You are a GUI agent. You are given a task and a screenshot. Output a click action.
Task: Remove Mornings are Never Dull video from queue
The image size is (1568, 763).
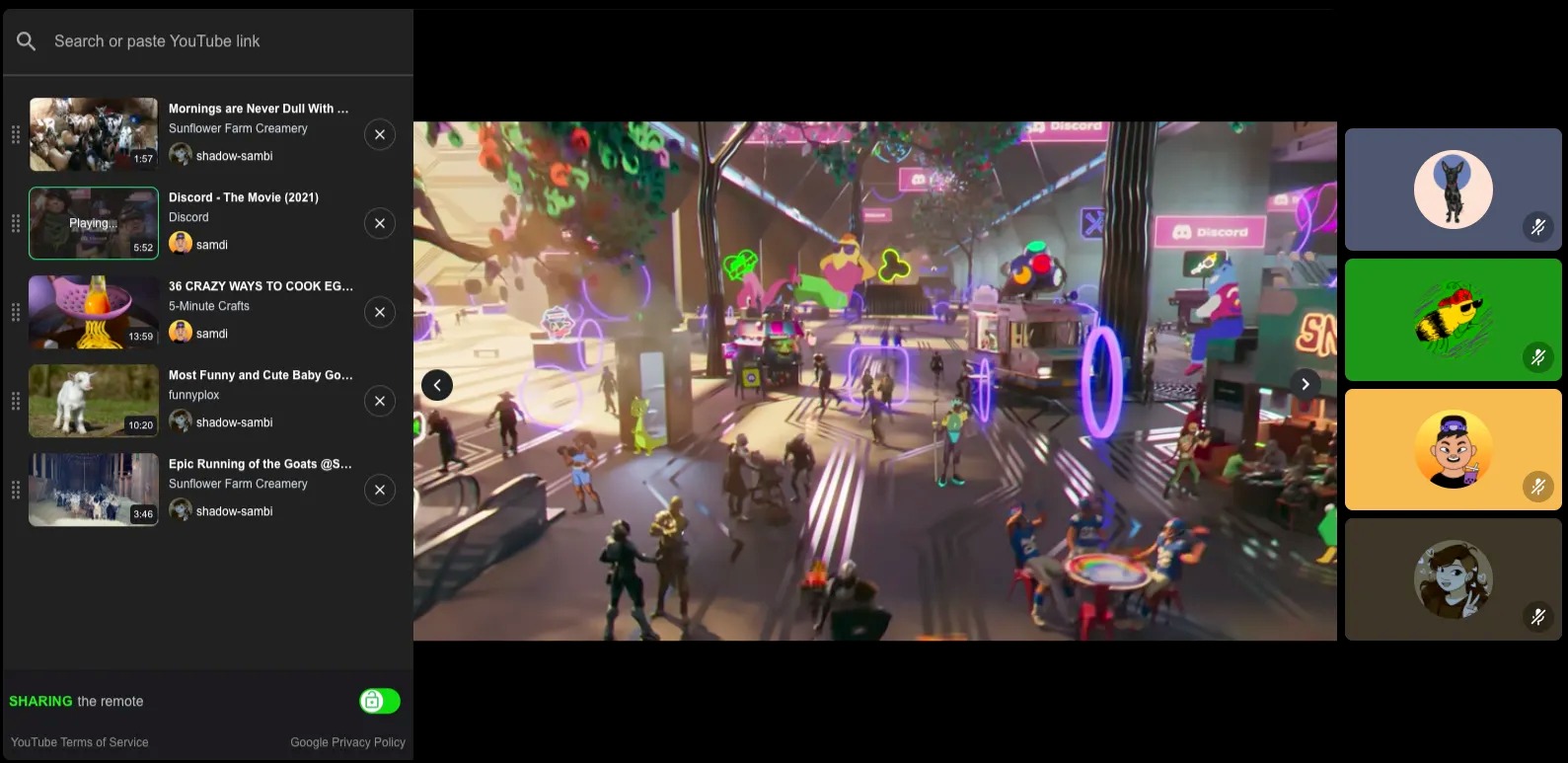pyautogui.click(x=380, y=134)
